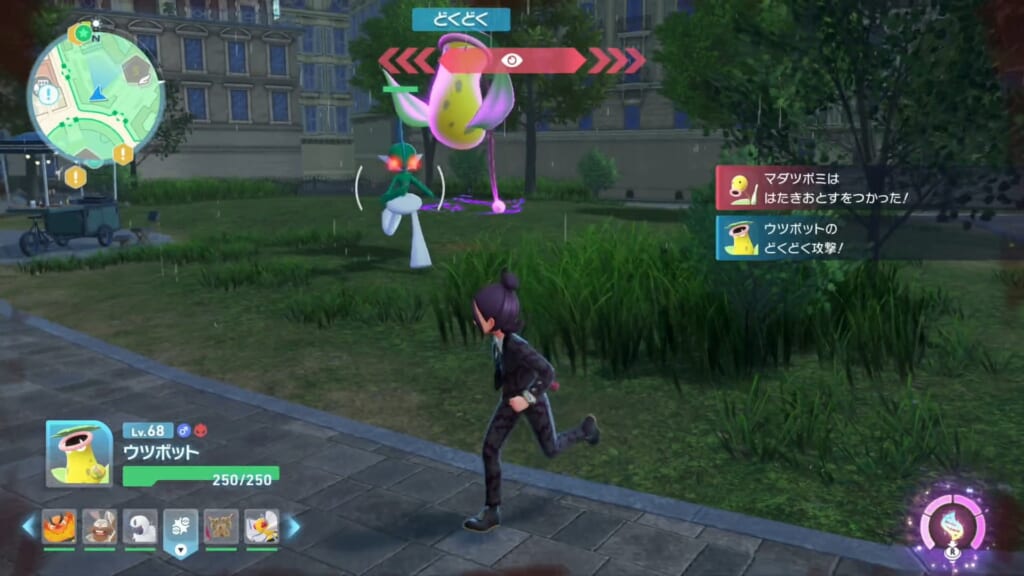Viewport: 1024px width, 576px height.
Task: Choose the brown rabbit Pokémon in the party bar
Action: pyautogui.click(x=99, y=526)
